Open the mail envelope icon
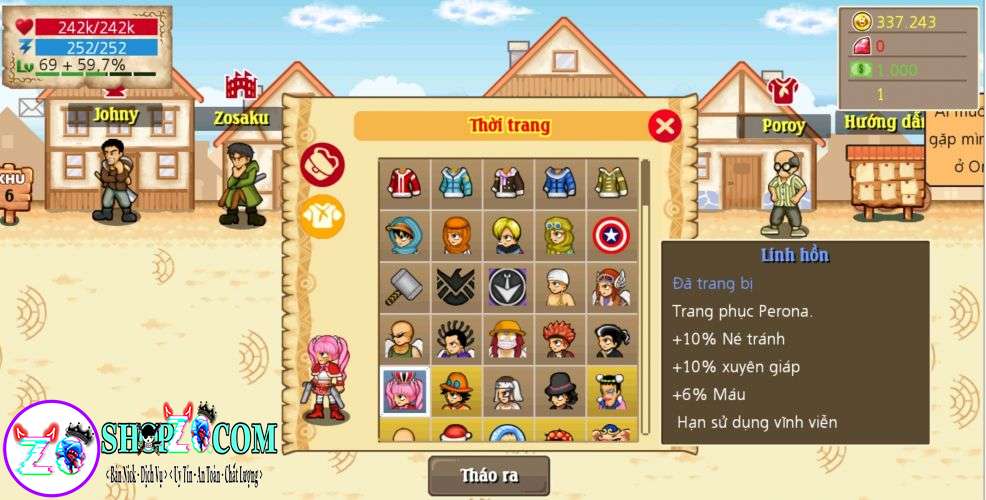The image size is (986, 500). (30, 104)
